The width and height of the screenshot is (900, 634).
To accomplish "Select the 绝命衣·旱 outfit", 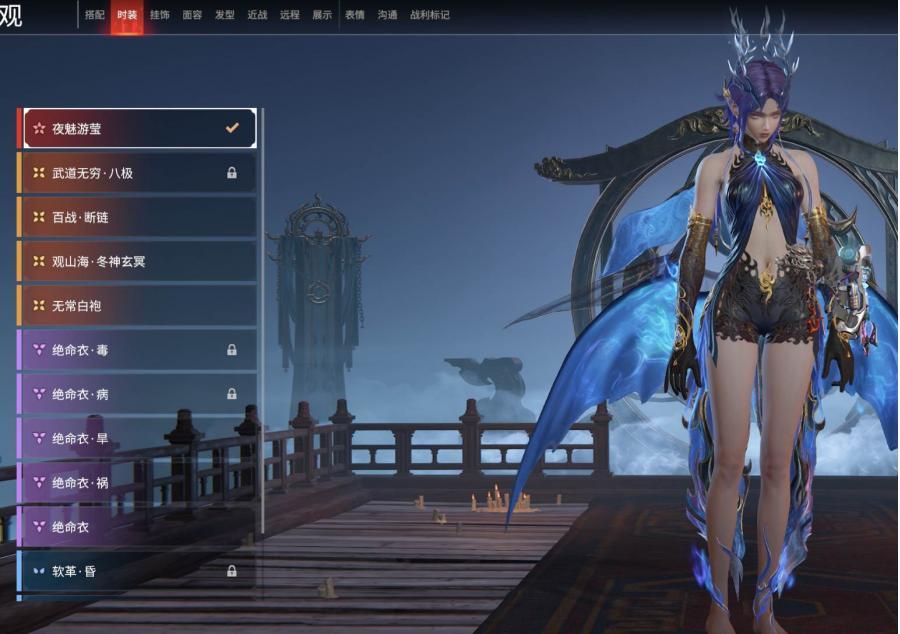I will [138, 438].
